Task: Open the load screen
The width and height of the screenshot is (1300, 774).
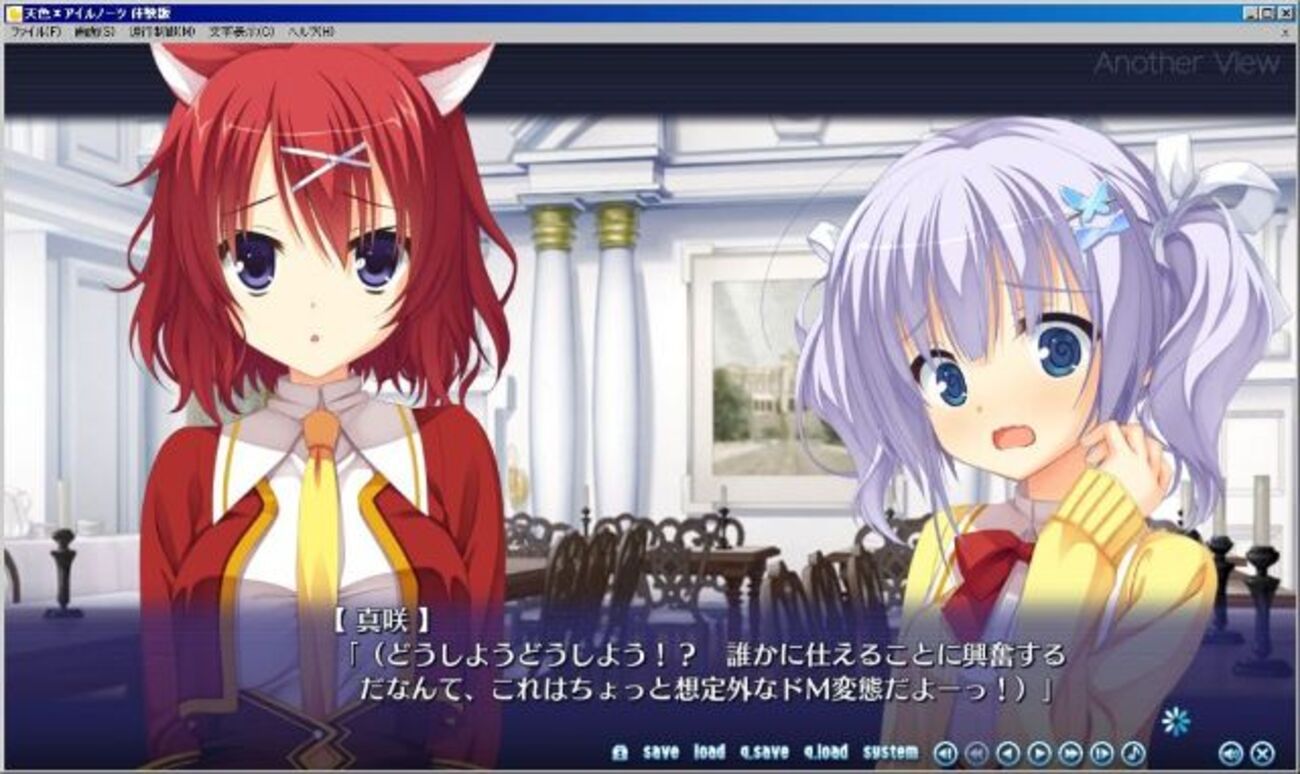Action: (709, 752)
